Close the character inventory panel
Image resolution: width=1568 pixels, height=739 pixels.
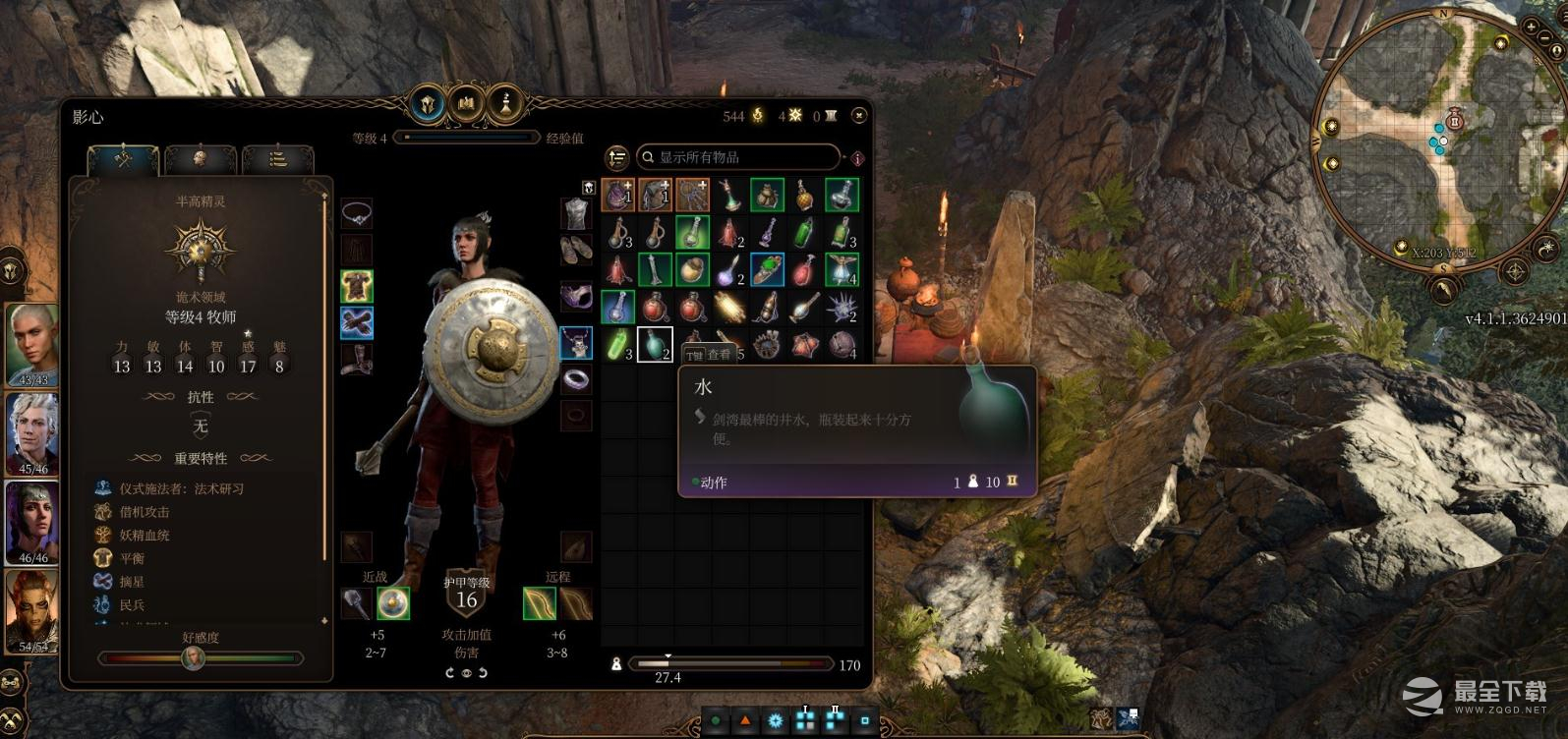tap(858, 116)
